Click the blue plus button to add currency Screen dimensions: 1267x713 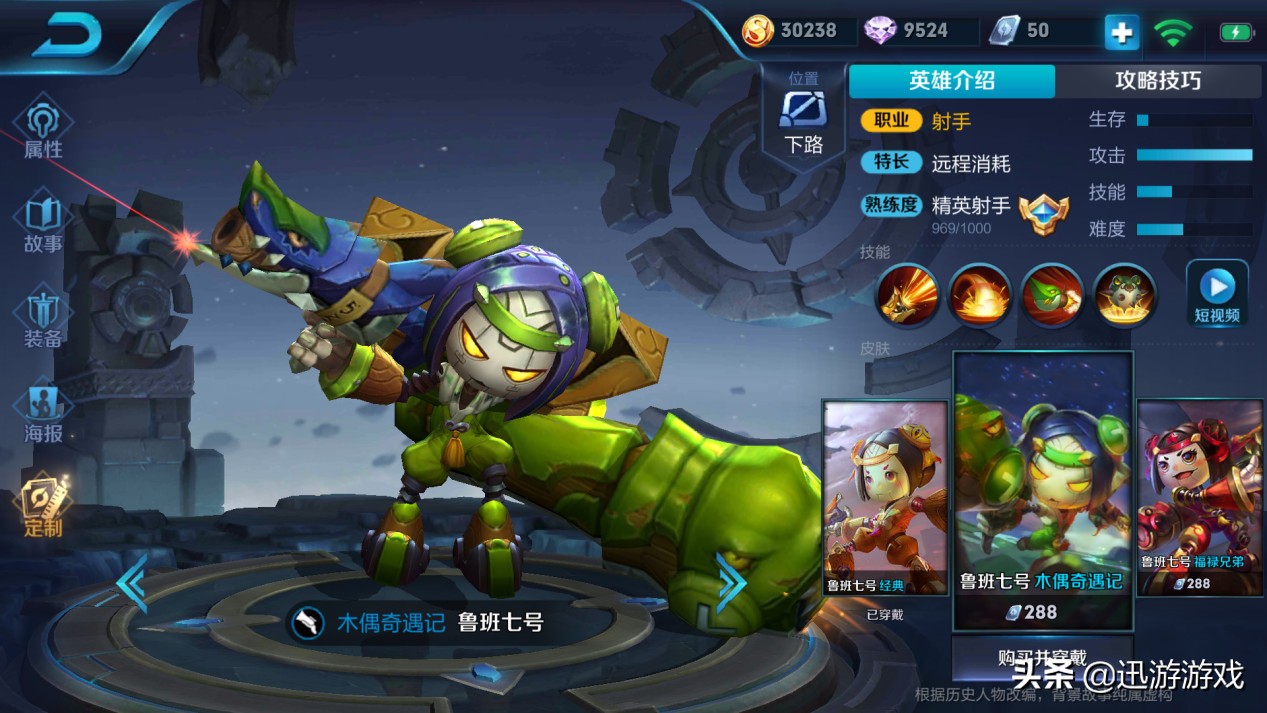[x=1121, y=33]
